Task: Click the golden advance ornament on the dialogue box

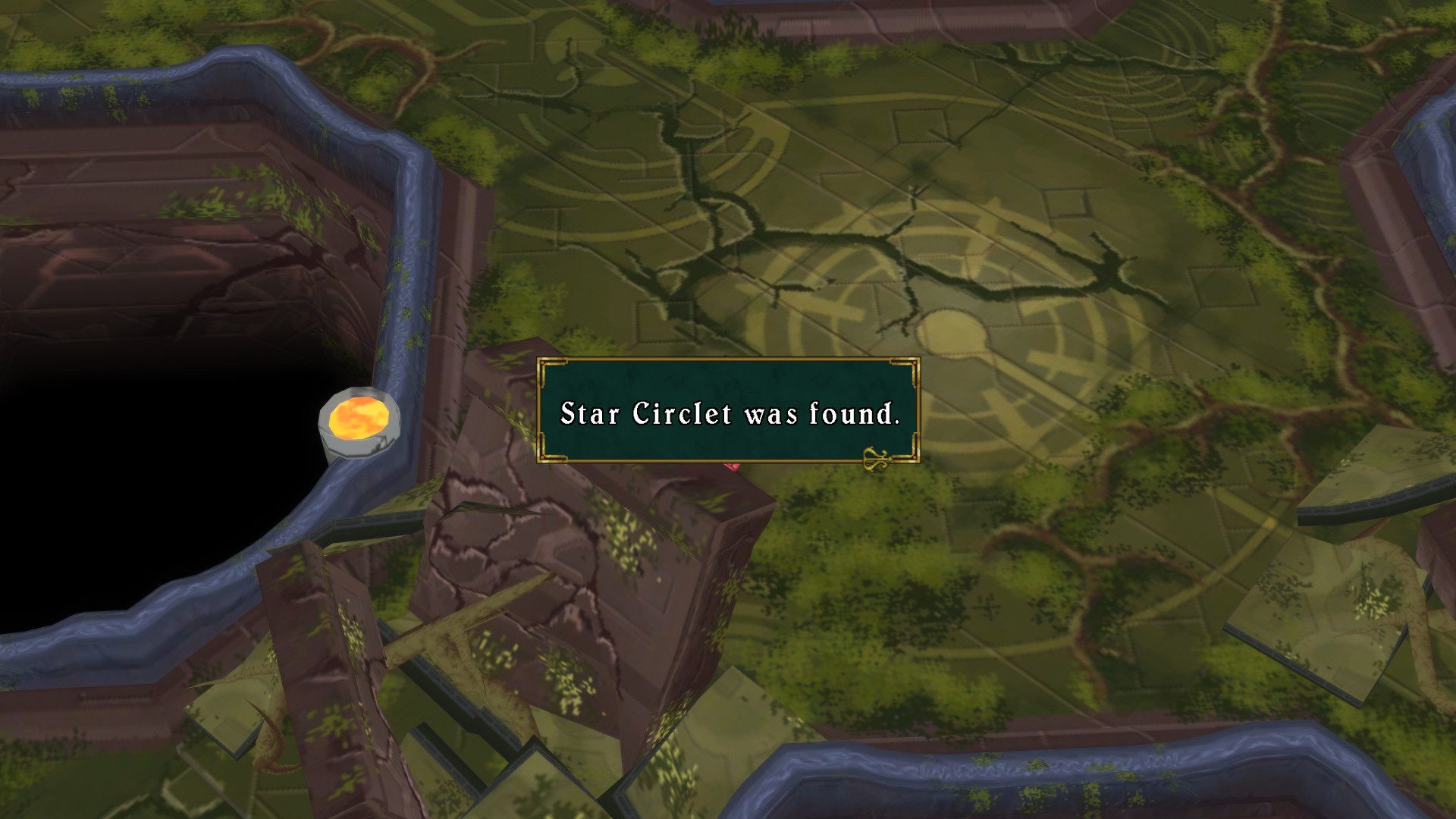Action: pyautogui.click(x=877, y=457)
